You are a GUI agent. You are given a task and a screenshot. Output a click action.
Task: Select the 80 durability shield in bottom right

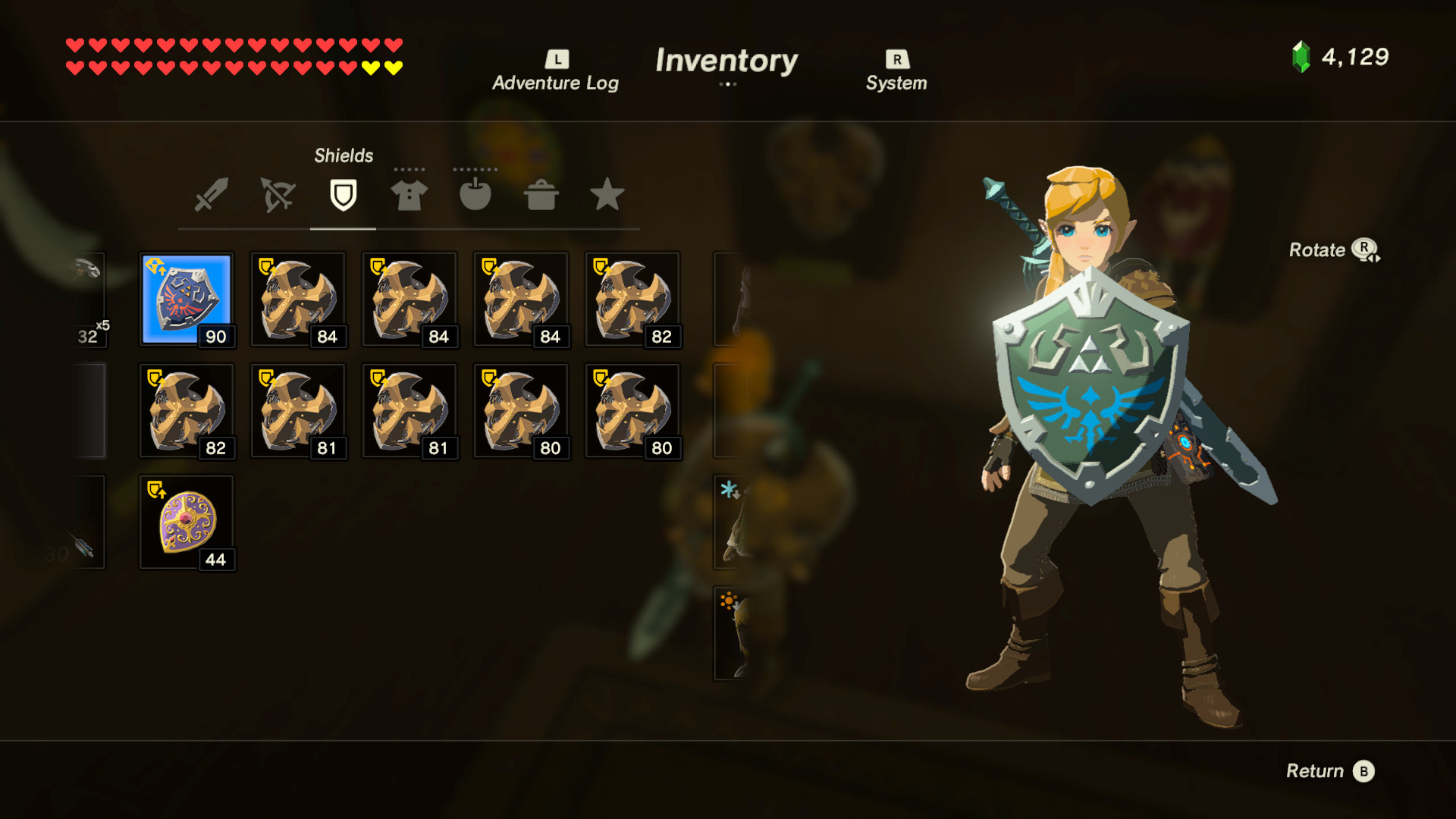[x=632, y=410]
